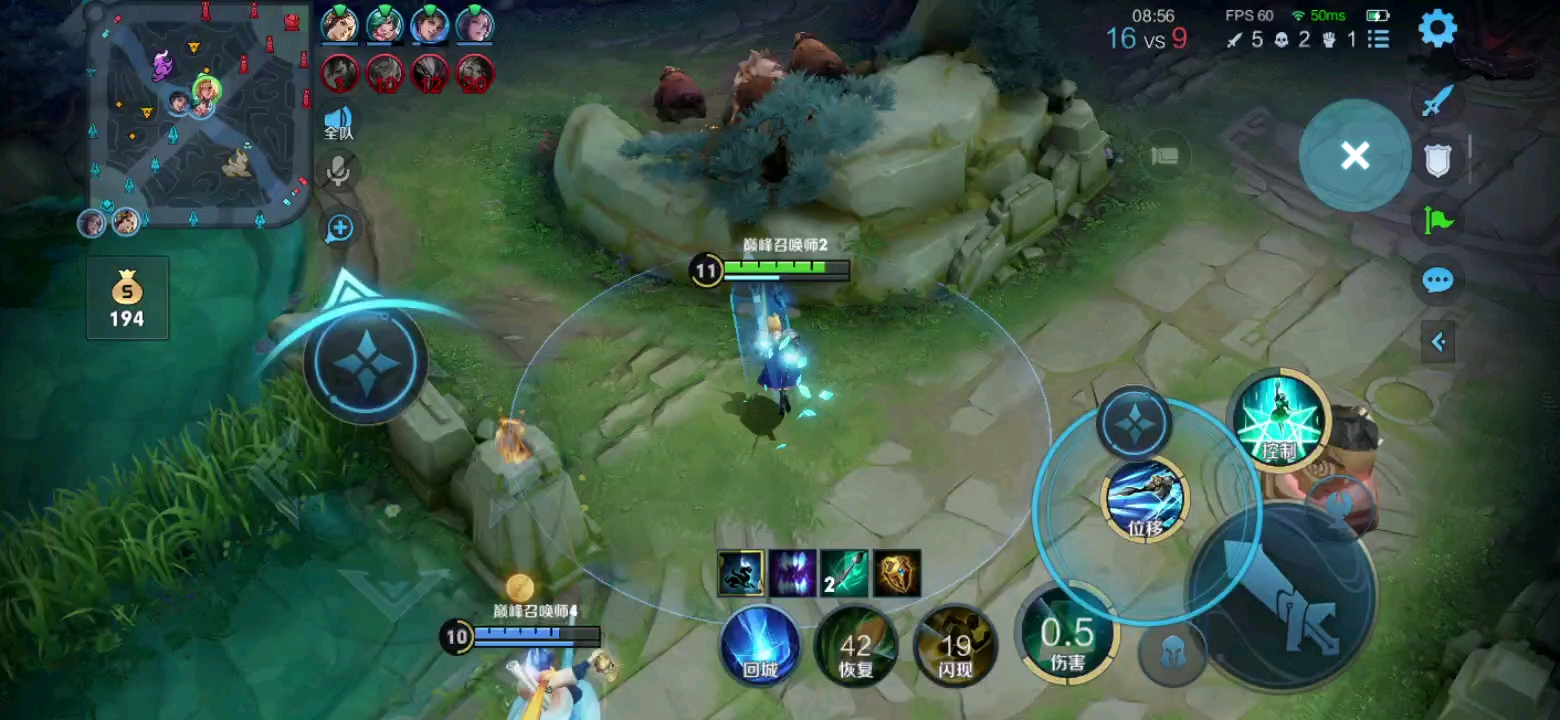Image resolution: width=1560 pixels, height=720 pixels.
Task: Use the golden shield equipment item
Action: [x=897, y=573]
